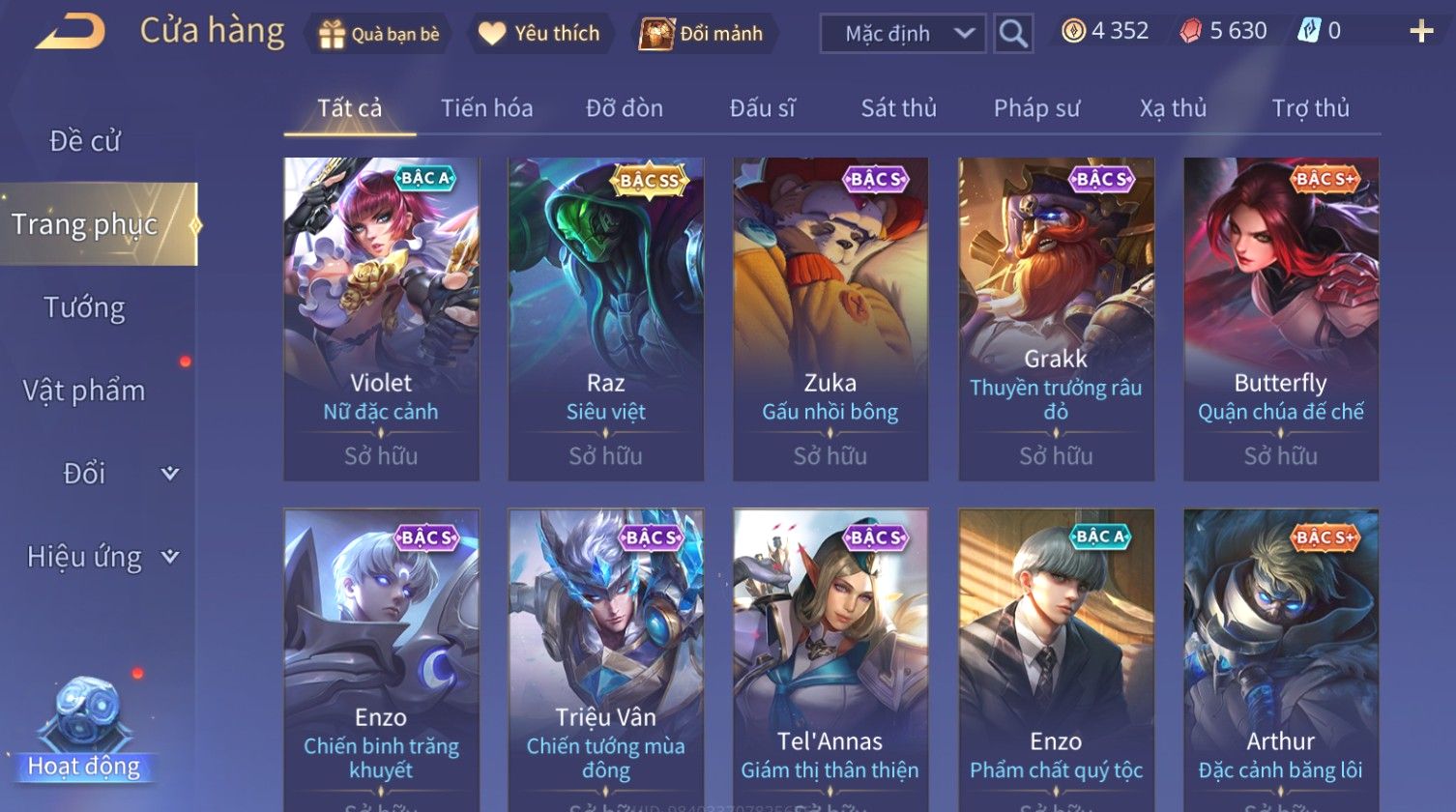1456x812 pixels.
Task: Open the Vật phẩm items section
Action: [85, 391]
